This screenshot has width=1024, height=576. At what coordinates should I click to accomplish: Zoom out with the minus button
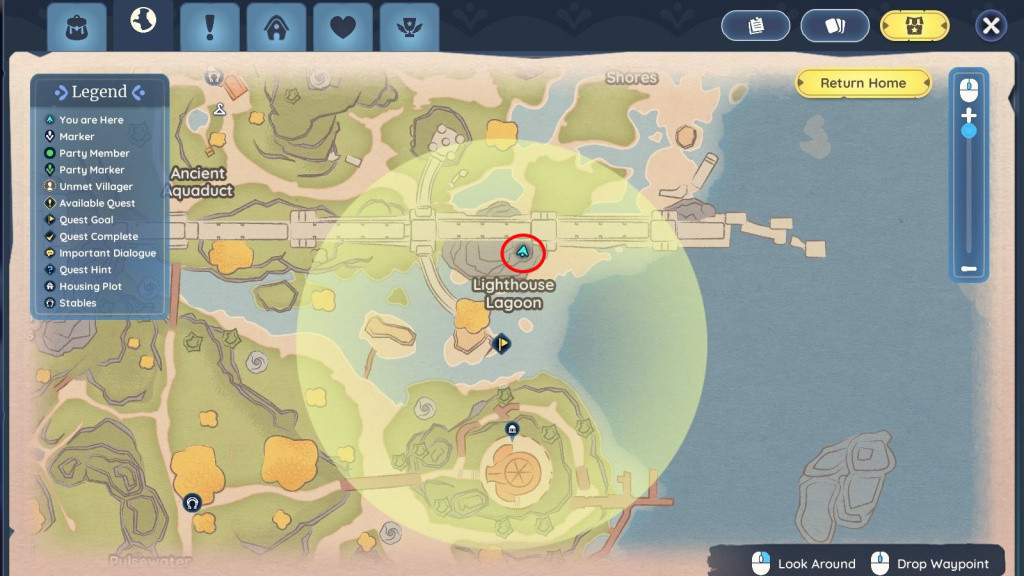pyautogui.click(x=968, y=268)
